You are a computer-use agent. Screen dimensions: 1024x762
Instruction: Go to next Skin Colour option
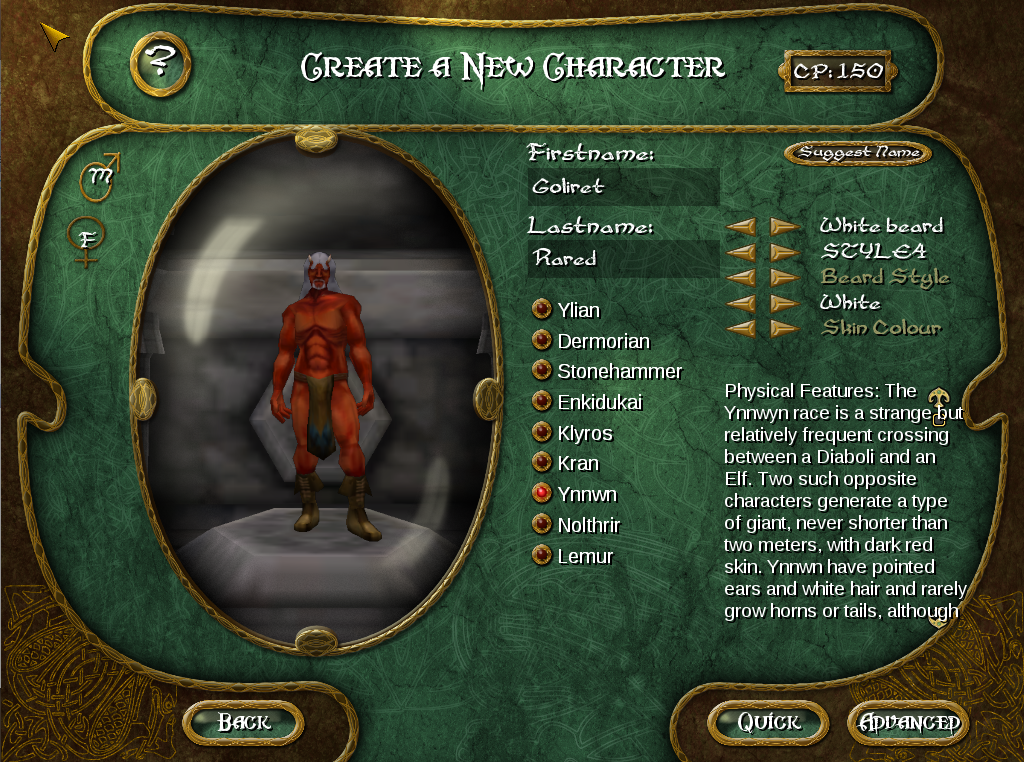point(785,328)
